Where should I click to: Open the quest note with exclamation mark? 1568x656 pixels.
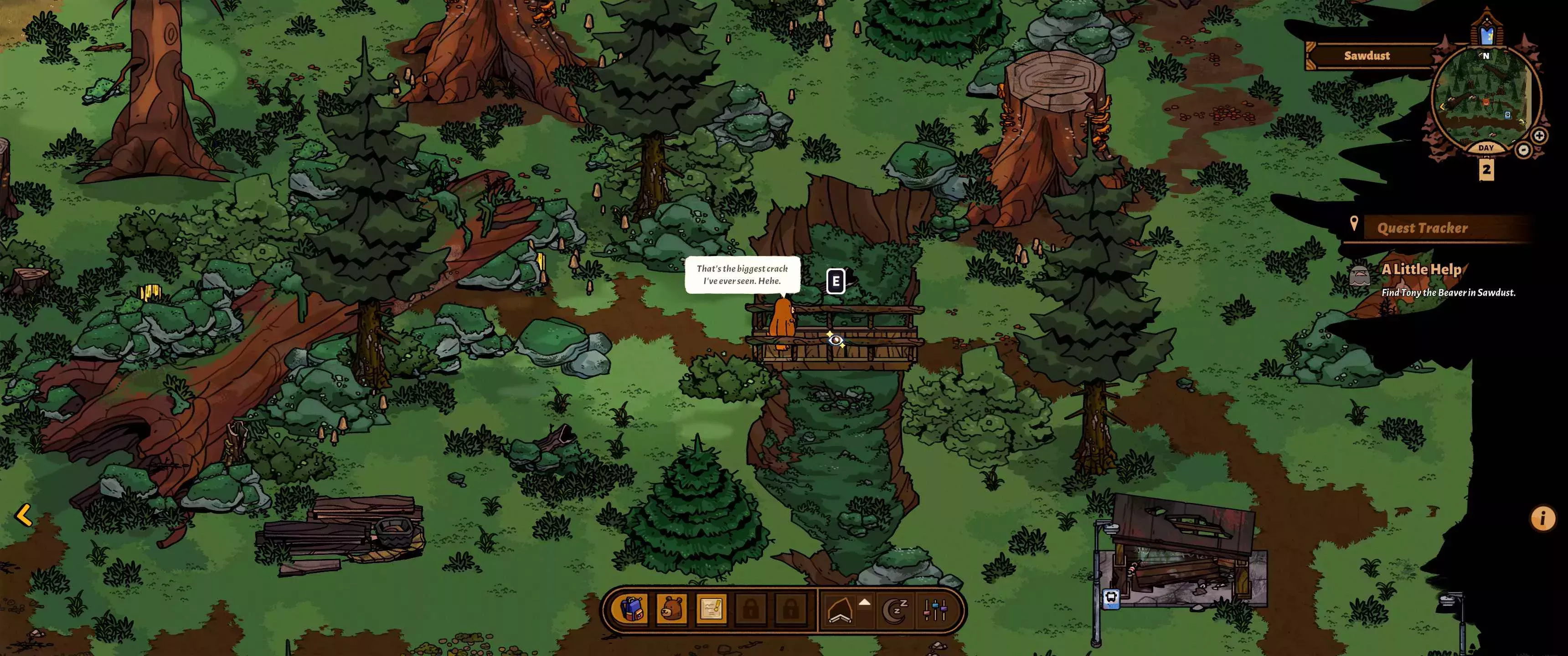[711, 609]
